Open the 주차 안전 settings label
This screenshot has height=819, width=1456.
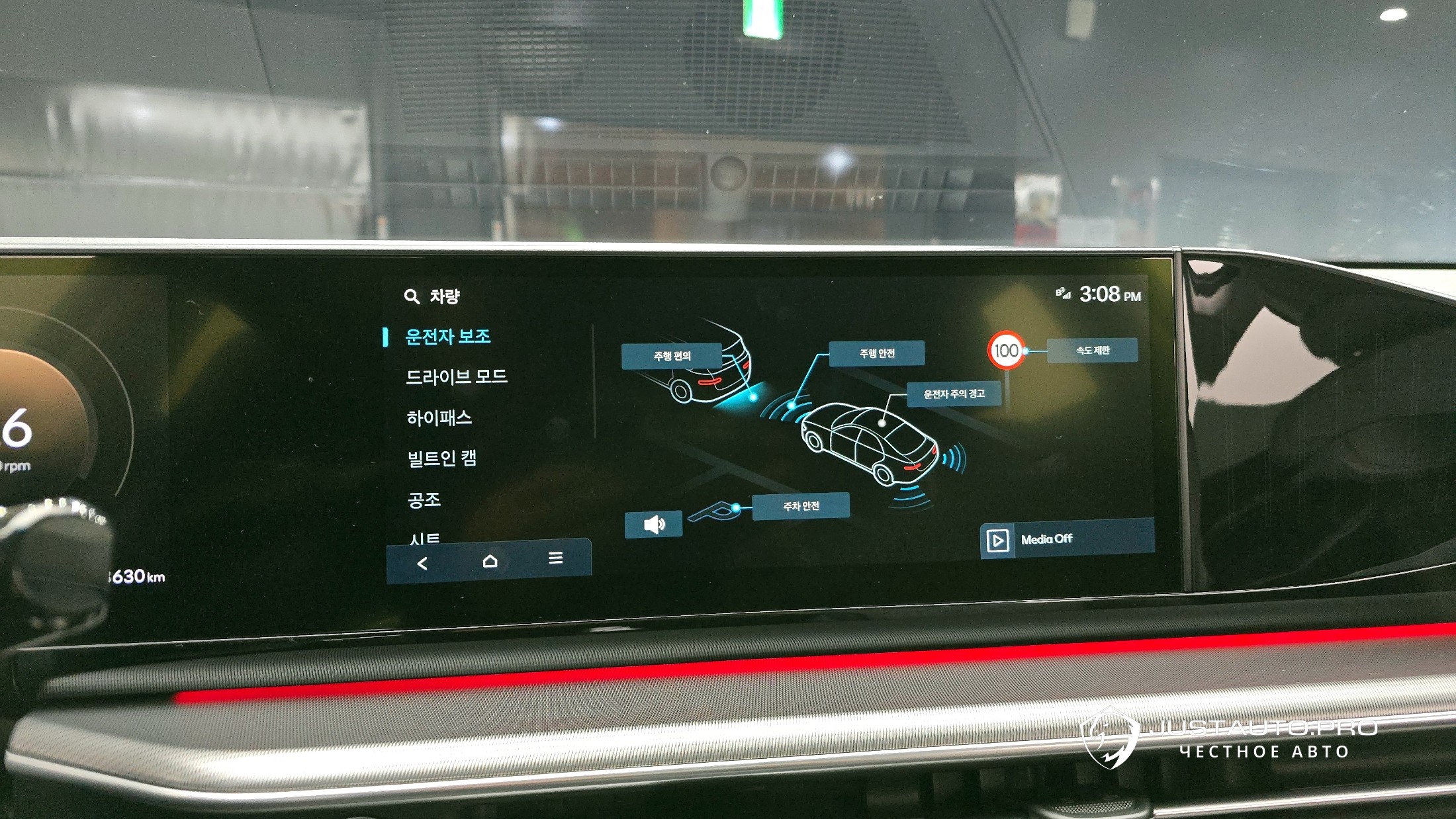801,506
